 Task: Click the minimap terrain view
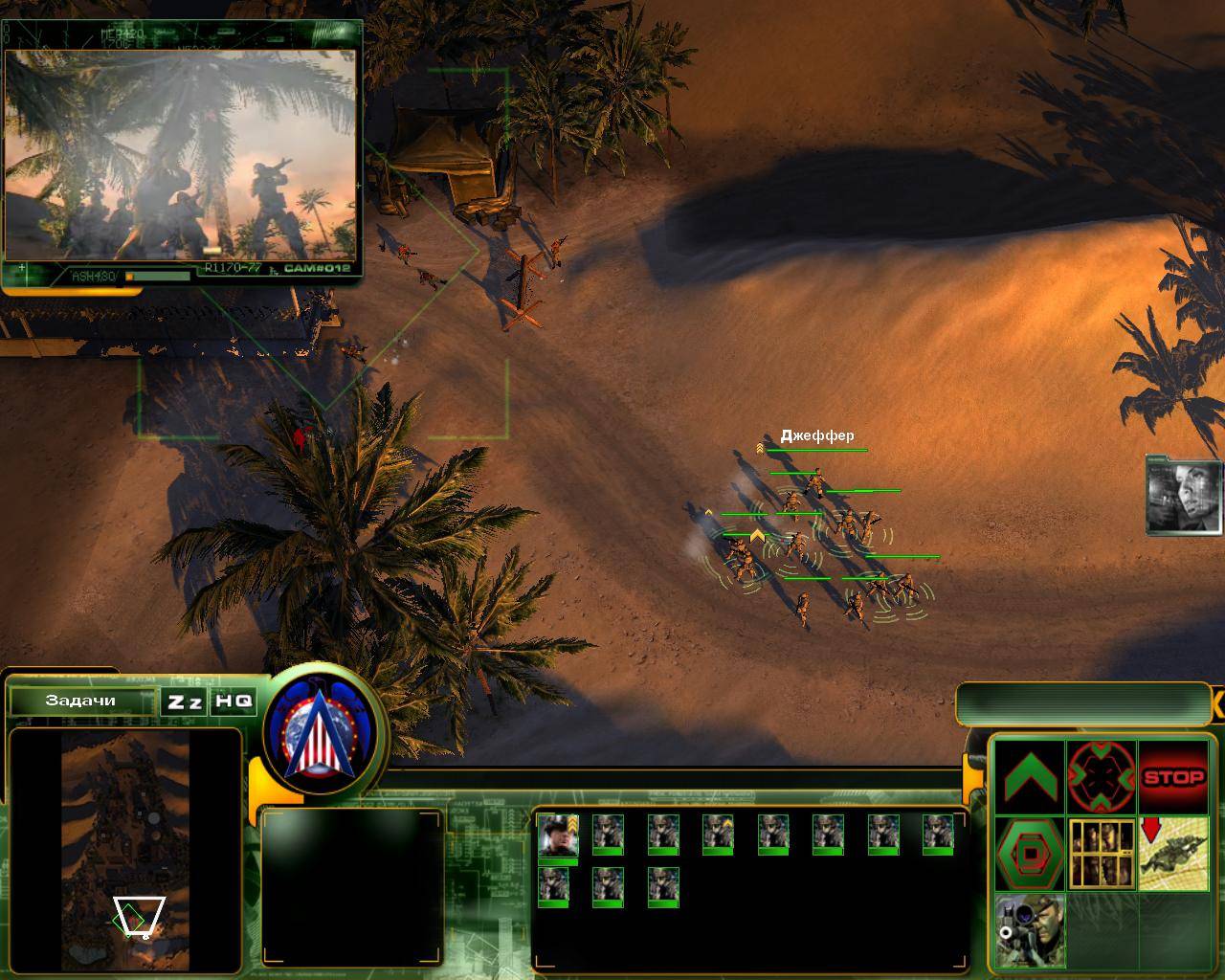coord(125,835)
